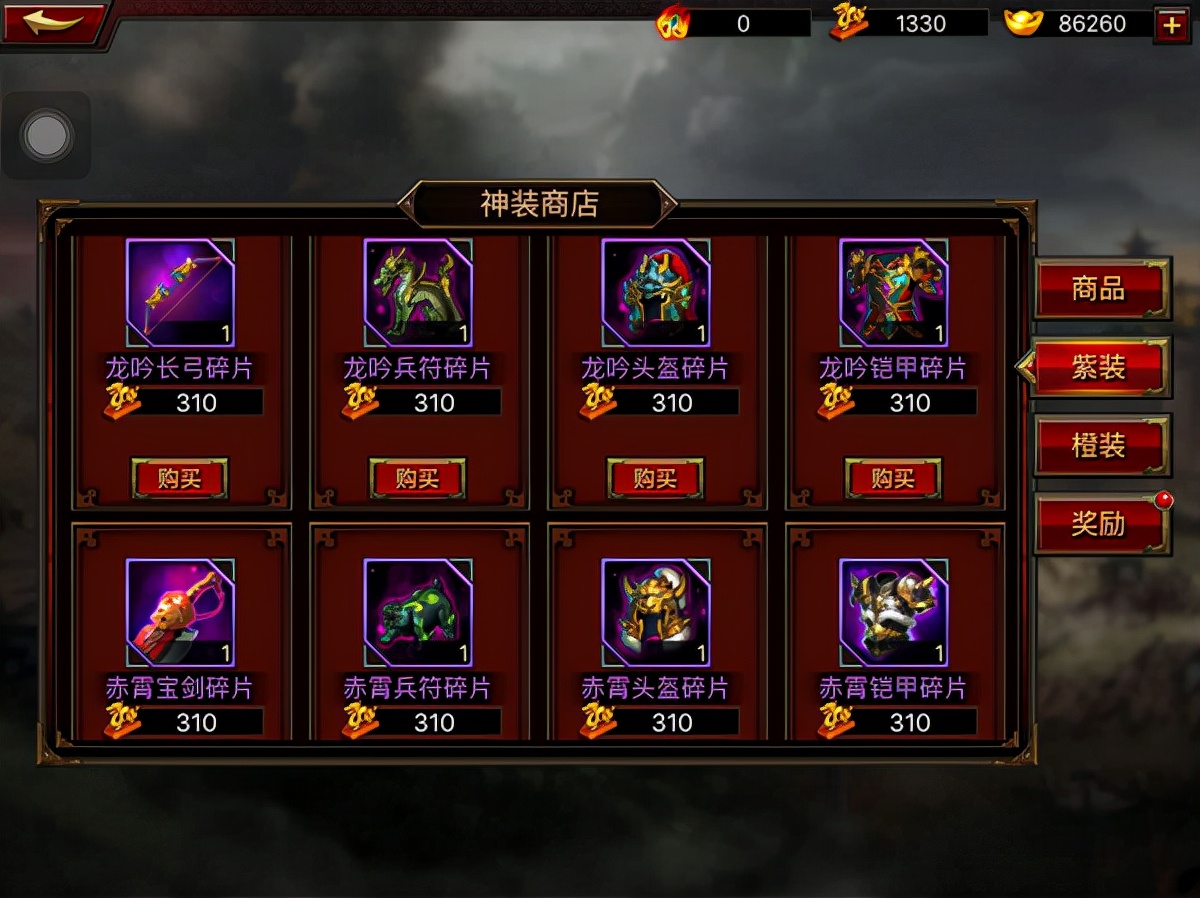The height and width of the screenshot is (898, 1200).
Task: Select the 赤霄头盔碎片 helmet icon
Action: (x=656, y=612)
